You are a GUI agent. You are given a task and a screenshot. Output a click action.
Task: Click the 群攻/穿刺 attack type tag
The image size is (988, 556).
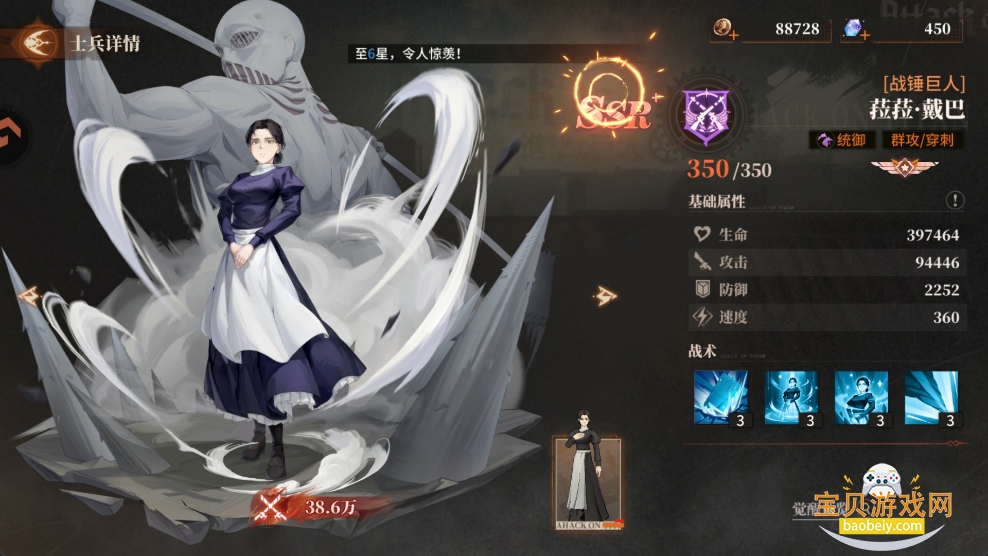tap(921, 140)
